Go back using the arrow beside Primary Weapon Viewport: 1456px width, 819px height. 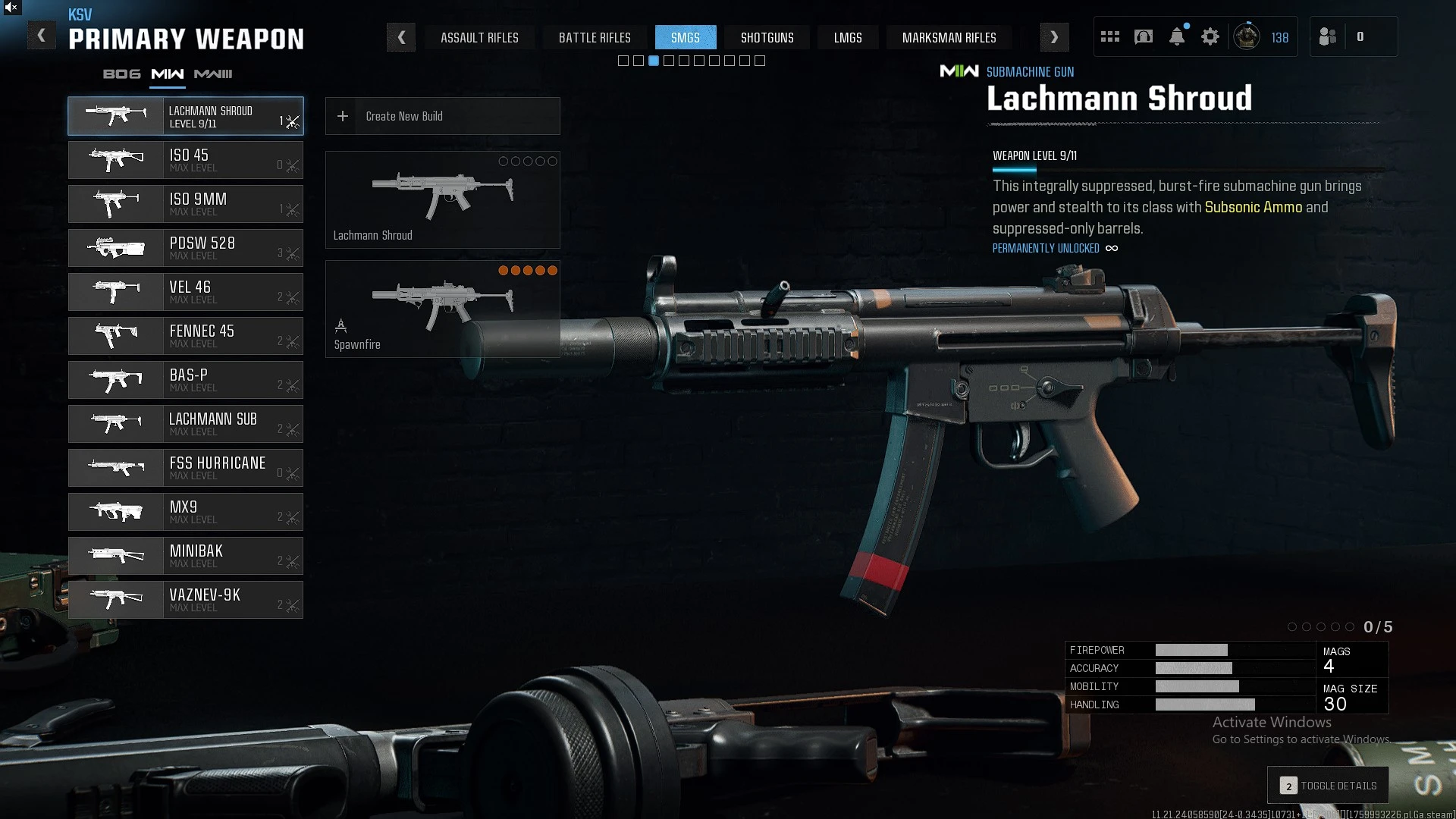(42, 36)
